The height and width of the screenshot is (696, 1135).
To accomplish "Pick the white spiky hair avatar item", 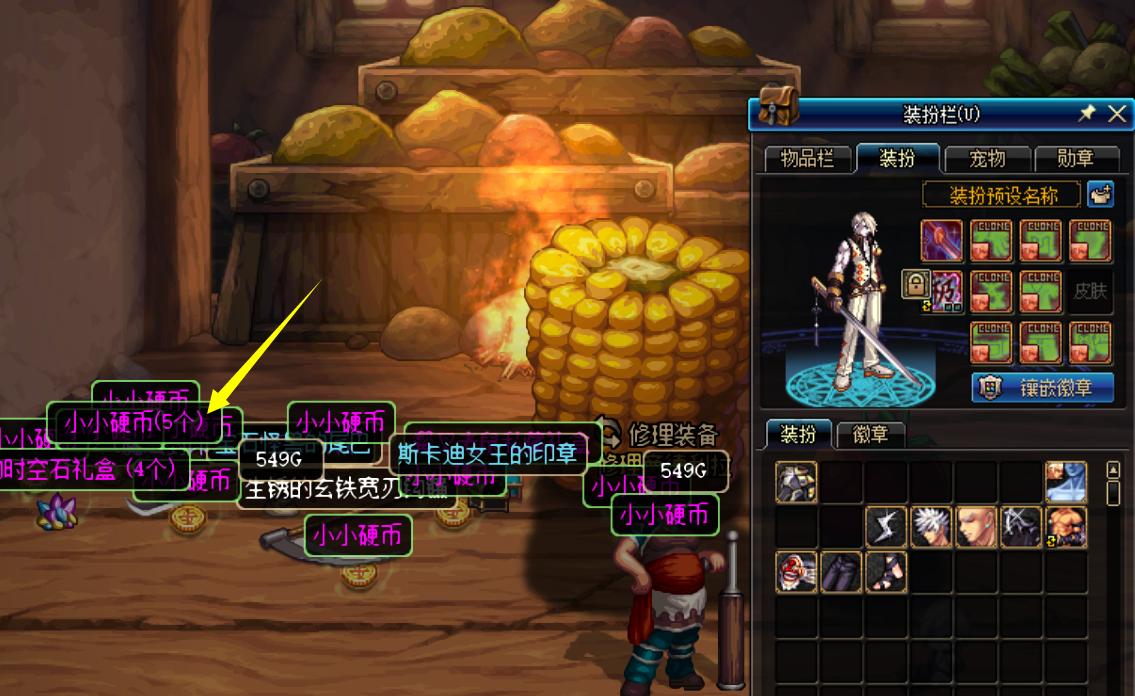I will click(x=931, y=527).
